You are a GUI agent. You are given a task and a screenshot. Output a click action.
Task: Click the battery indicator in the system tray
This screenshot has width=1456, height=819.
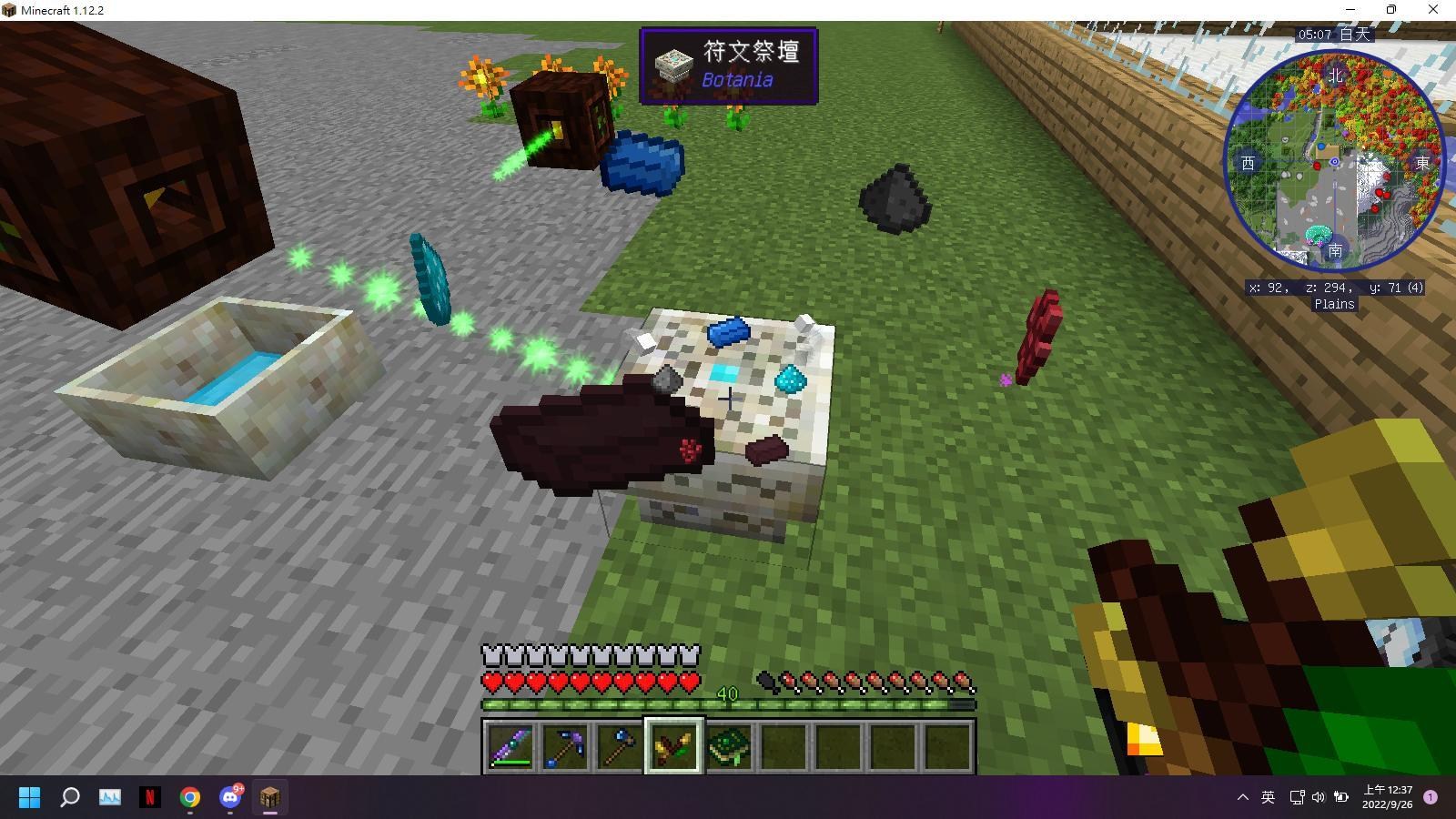point(1340,797)
